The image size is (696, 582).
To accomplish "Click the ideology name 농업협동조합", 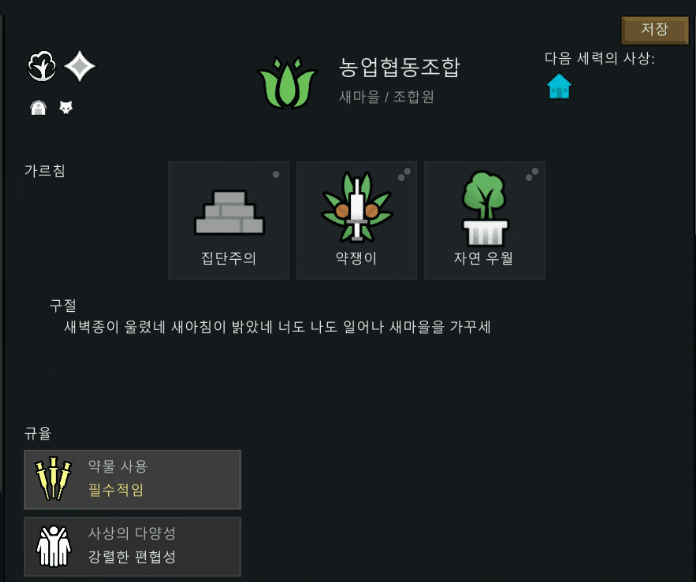I will (x=399, y=68).
